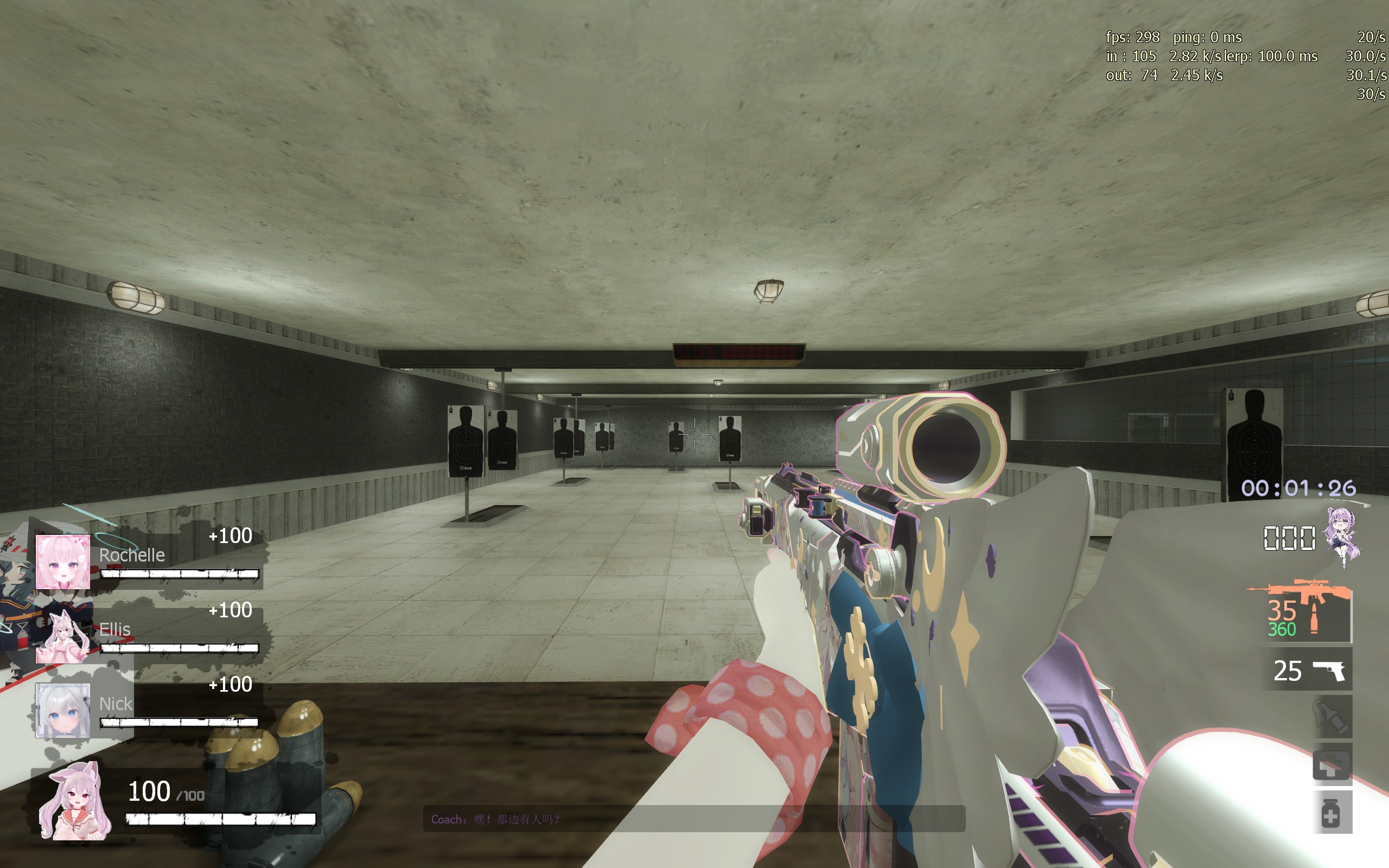
Task: Choose the first aid kit slot
Action: [x=1331, y=765]
